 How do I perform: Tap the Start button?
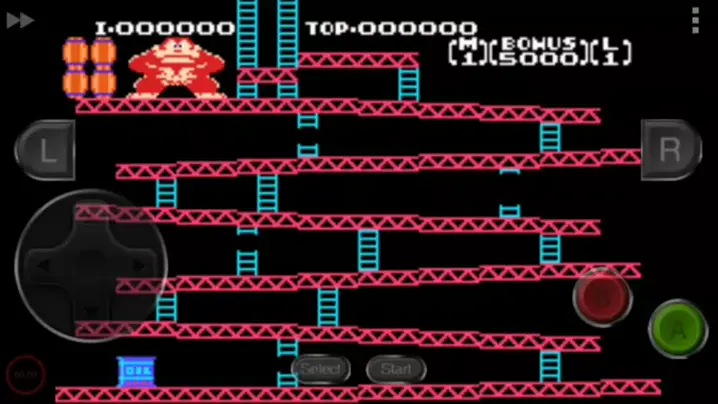(x=396, y=369)
